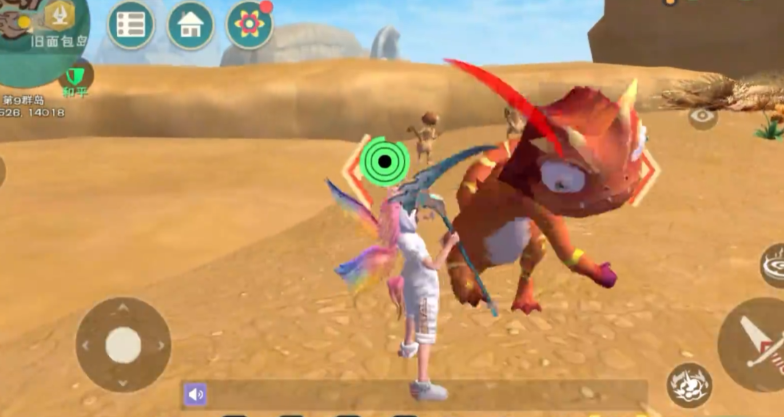The image size is (784, 417).
Task: Tap the chat message bar
Action: (x=420, y=394)
